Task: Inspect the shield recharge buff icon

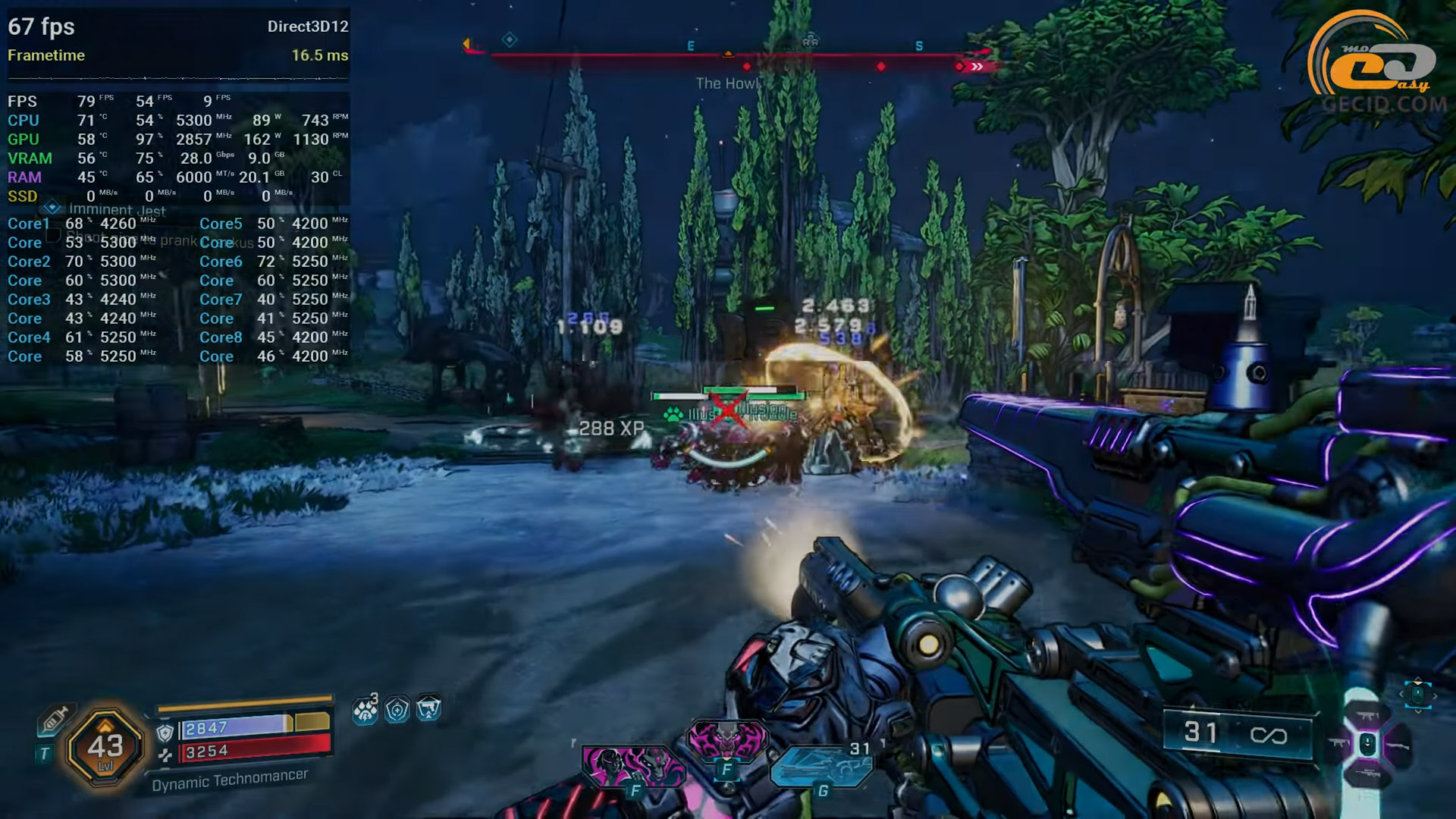Action: pyautogui.click(x=397, y=710)
